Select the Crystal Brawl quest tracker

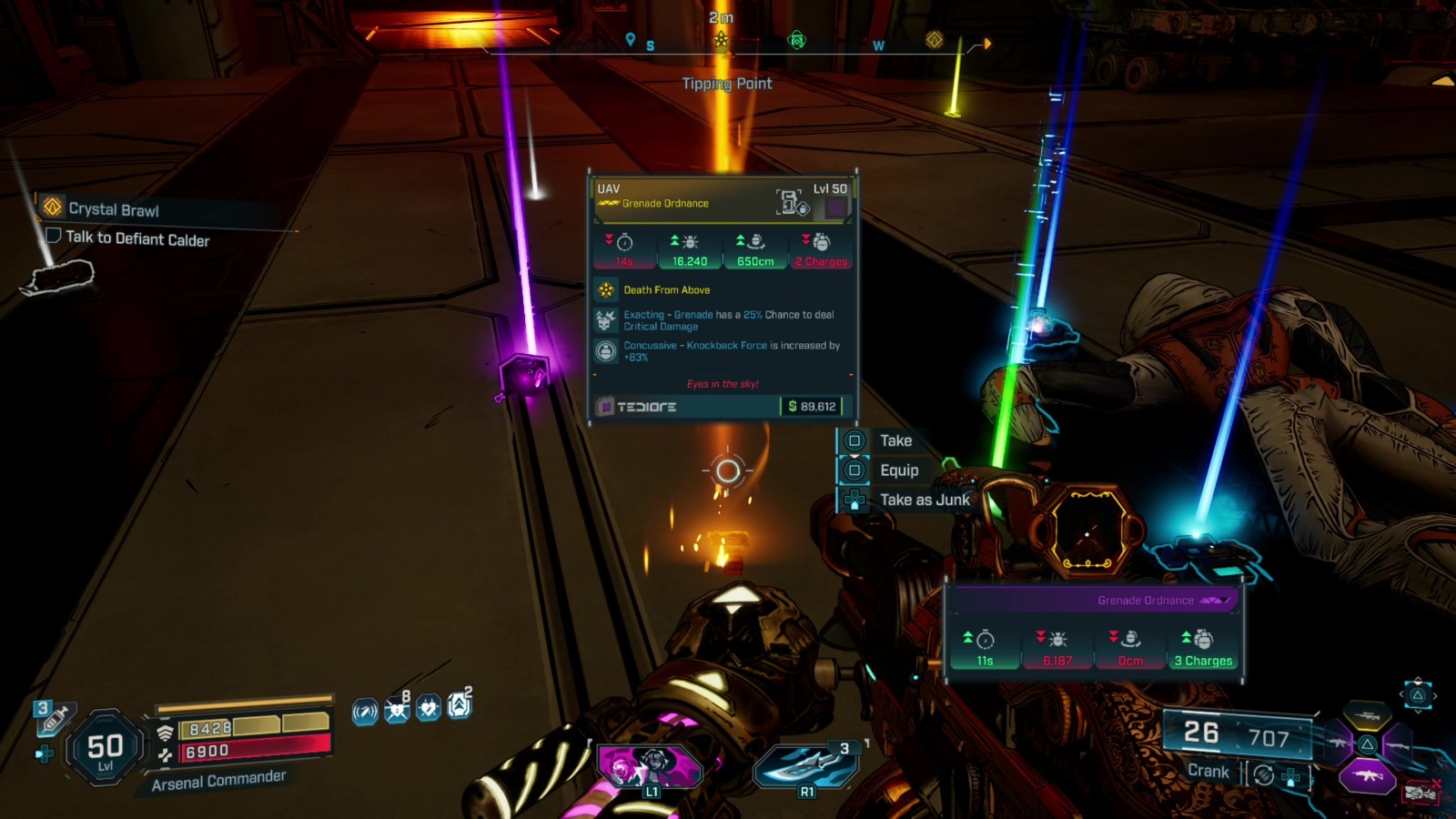113,209
